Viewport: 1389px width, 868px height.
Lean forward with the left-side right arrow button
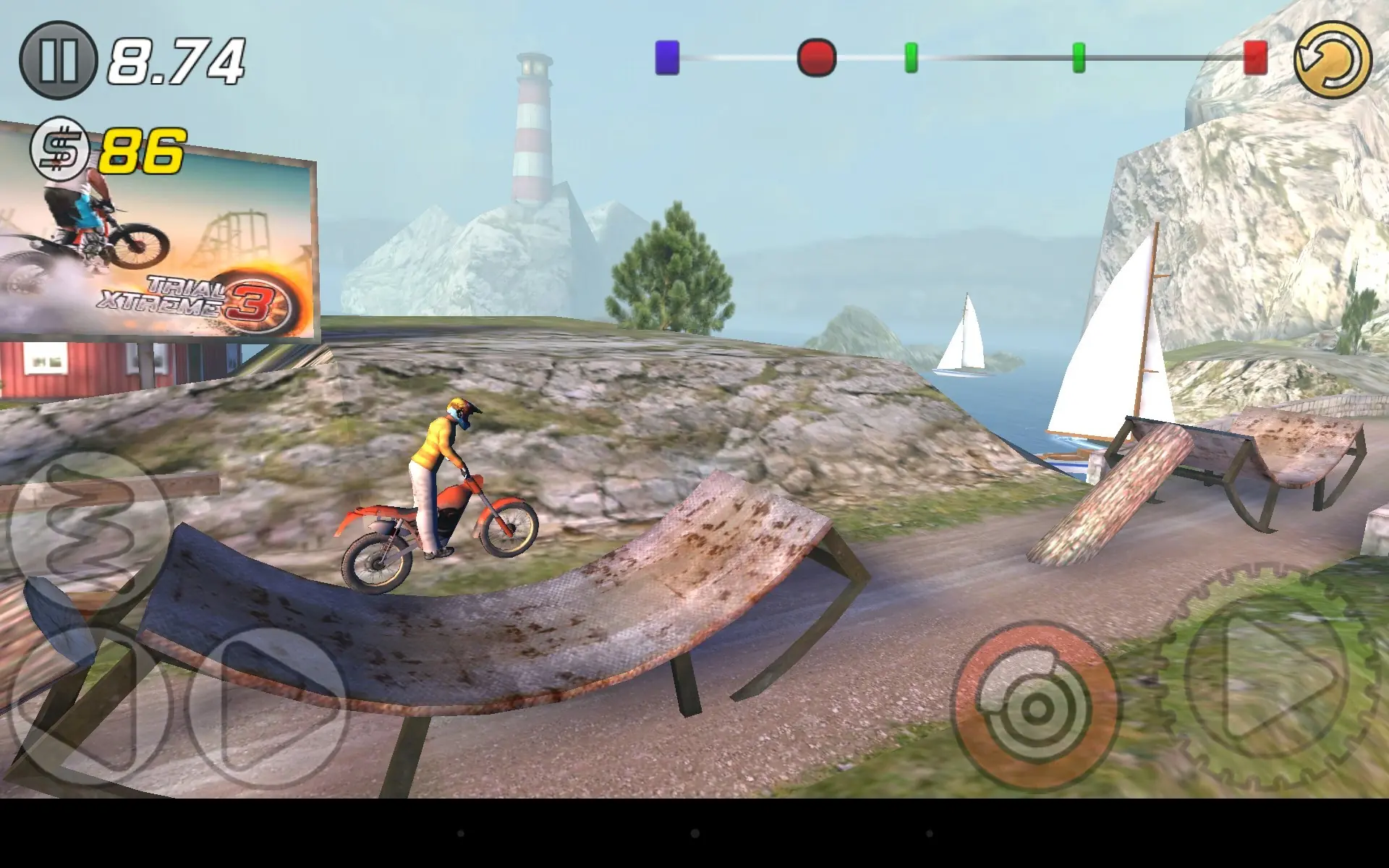(x=269, y=705)
